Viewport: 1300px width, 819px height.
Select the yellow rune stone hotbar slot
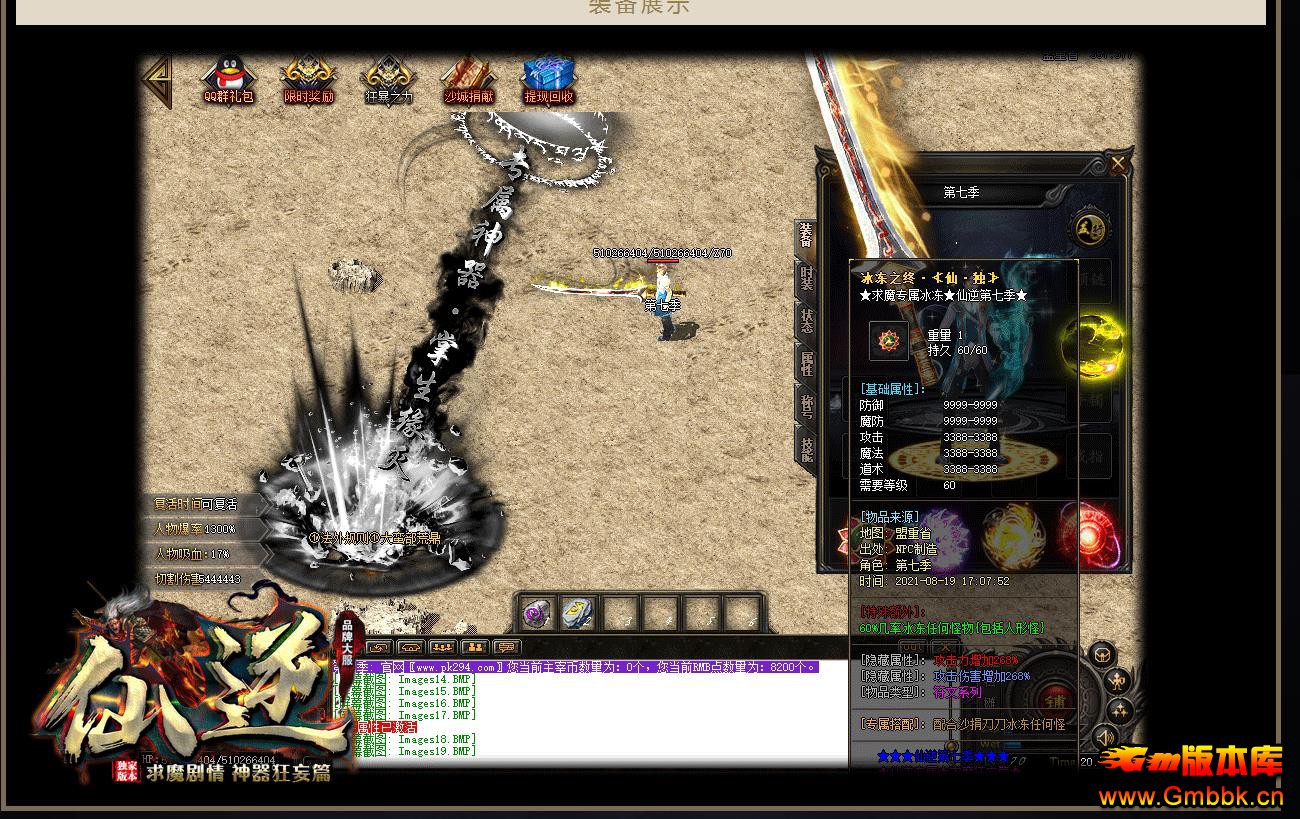tap(578, 613)
